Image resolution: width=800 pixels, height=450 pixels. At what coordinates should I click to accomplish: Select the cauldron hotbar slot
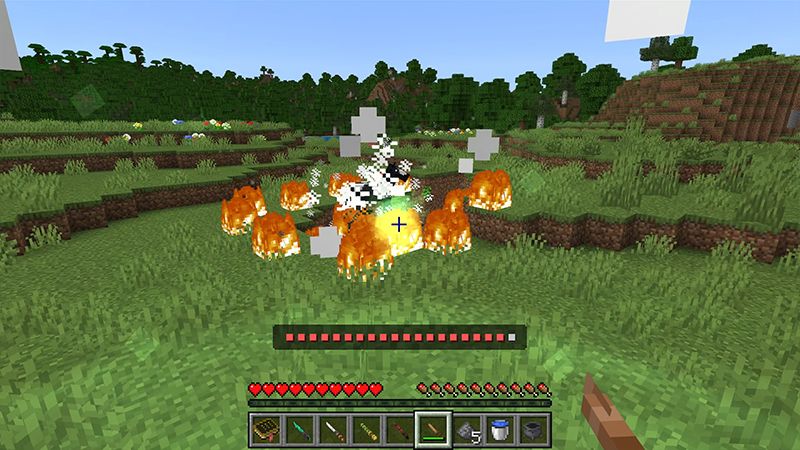(531, 430)
